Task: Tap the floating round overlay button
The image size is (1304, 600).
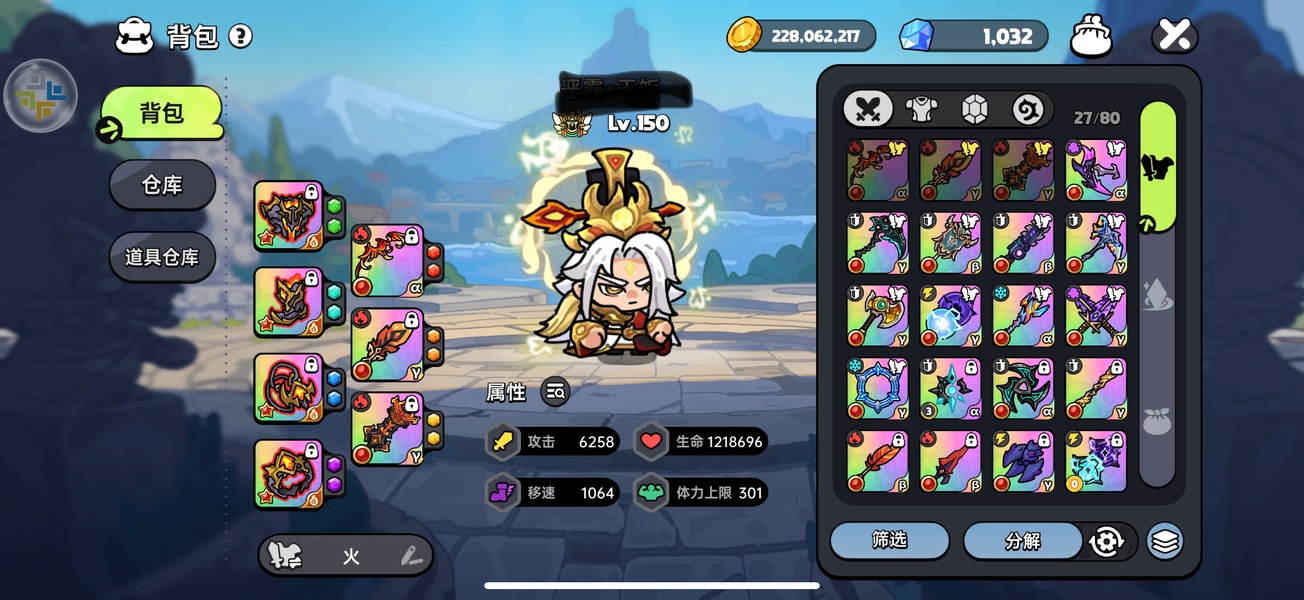Action: (x=41, y=97)
